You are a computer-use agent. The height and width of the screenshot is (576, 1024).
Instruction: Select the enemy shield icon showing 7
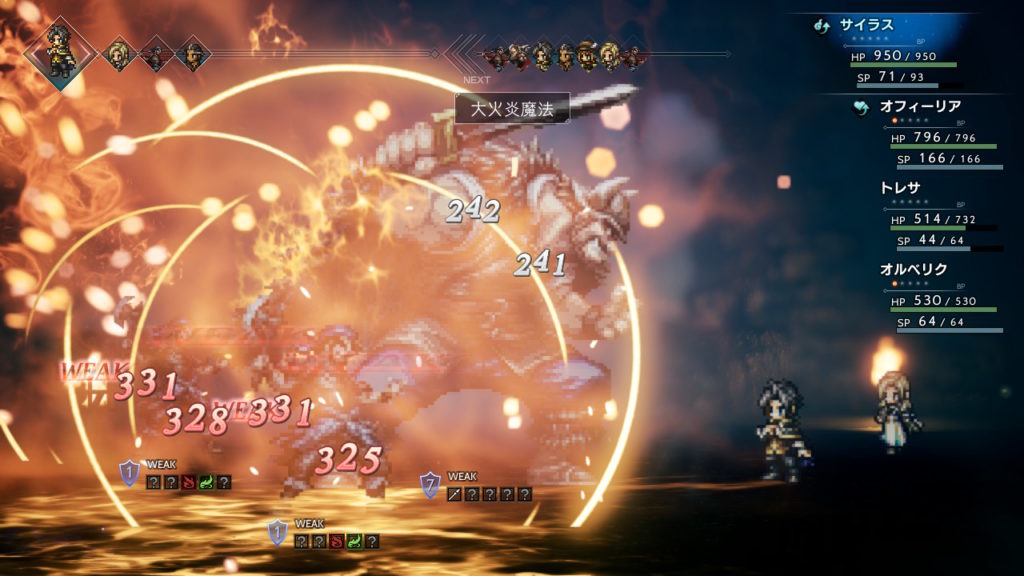click(430, 485)
